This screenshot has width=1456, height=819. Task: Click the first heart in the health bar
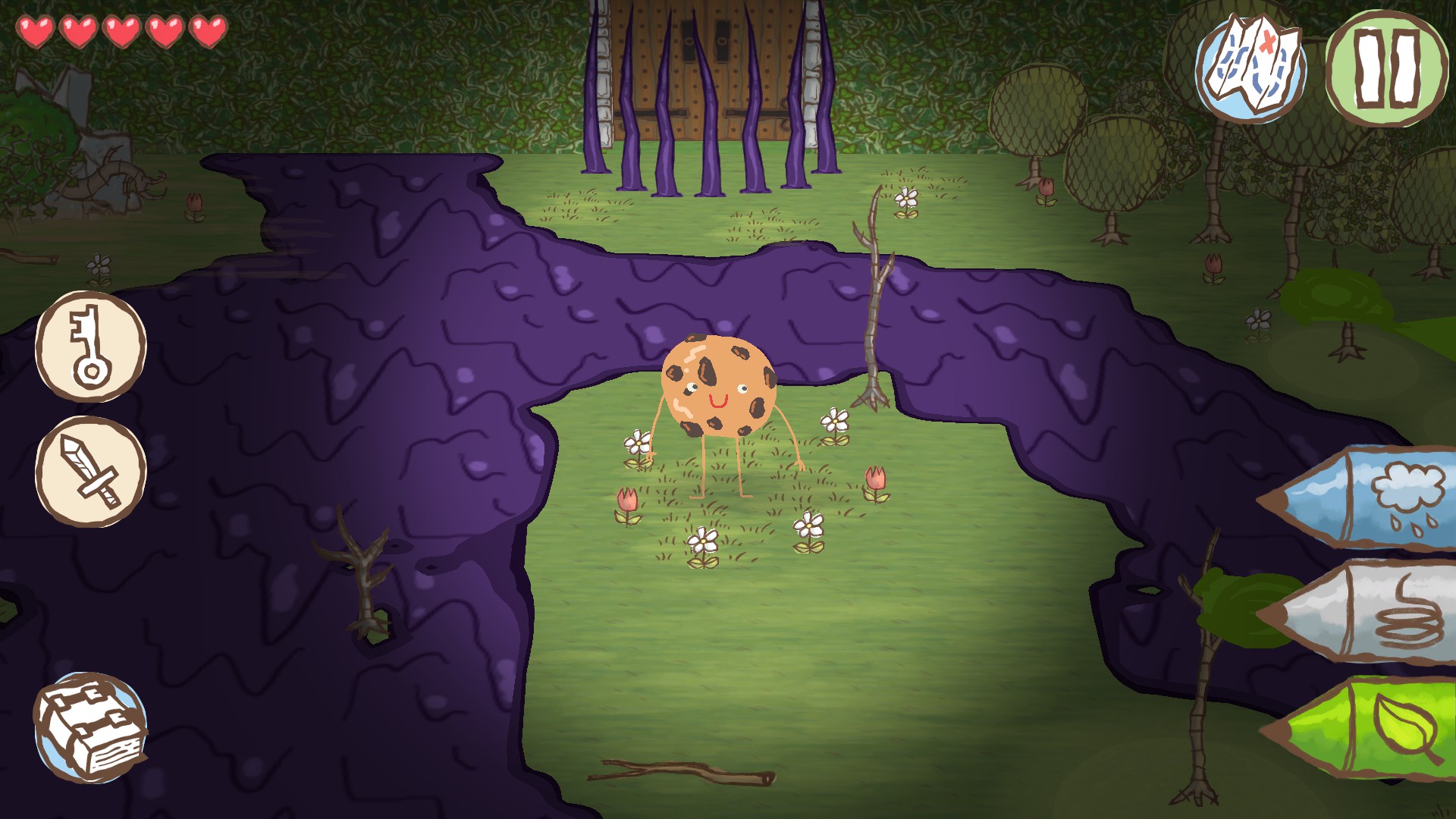36,30
